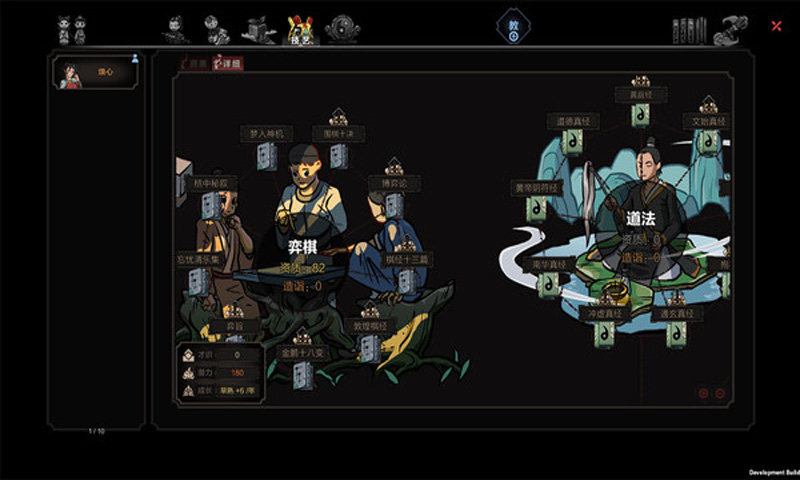Viewport: 800px width, 480px height.
Task: Select the 南华真经 scripture
Action: coord(548,285)
